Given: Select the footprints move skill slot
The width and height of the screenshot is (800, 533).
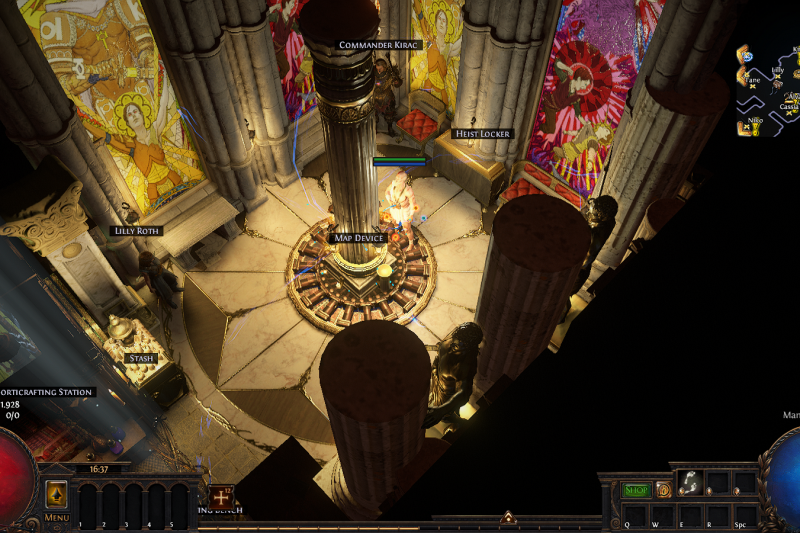Looking at the screenshot, I should click(689, 482).
